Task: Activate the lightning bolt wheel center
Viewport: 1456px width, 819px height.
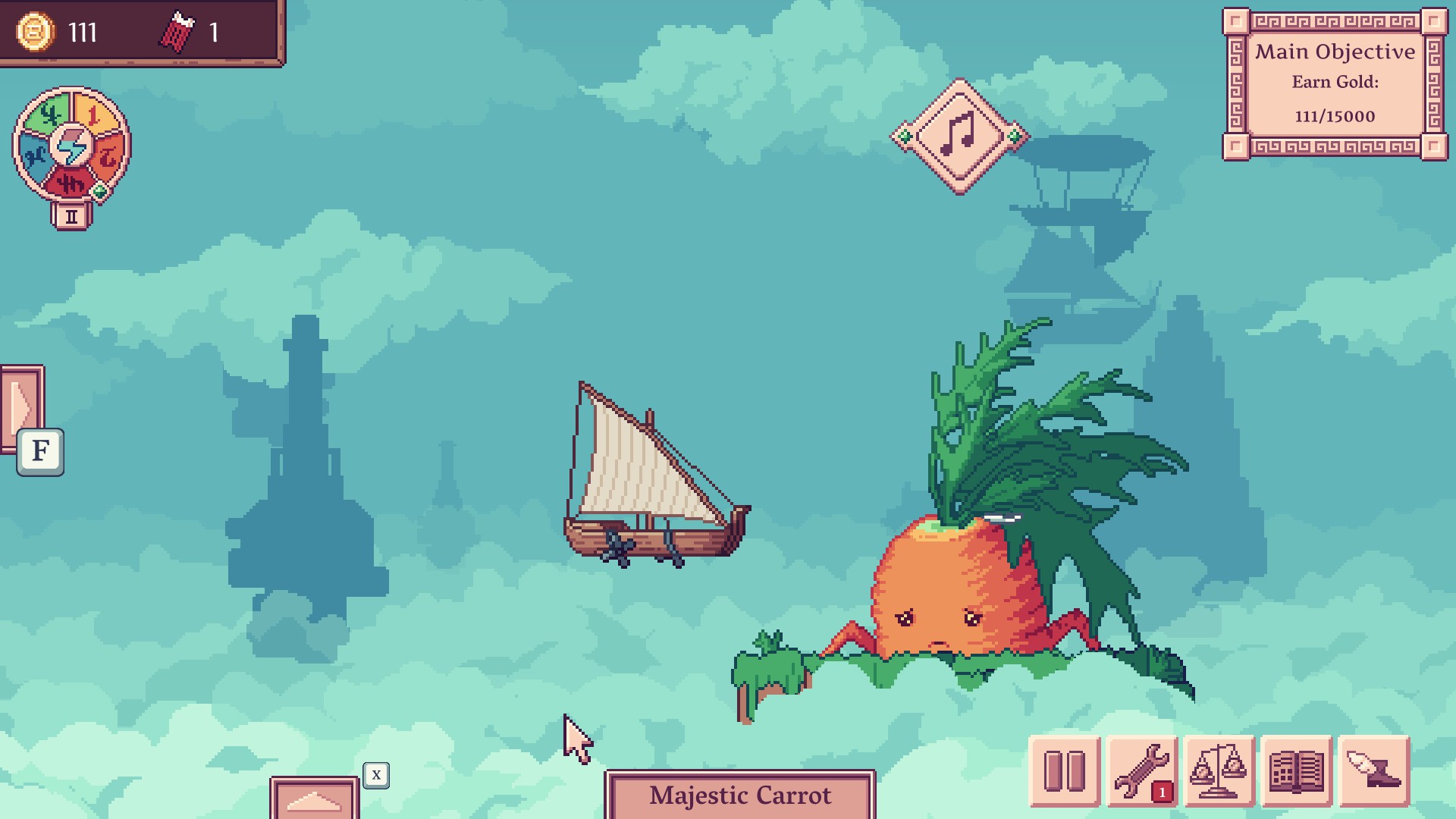Action: (x=72, y=146)
